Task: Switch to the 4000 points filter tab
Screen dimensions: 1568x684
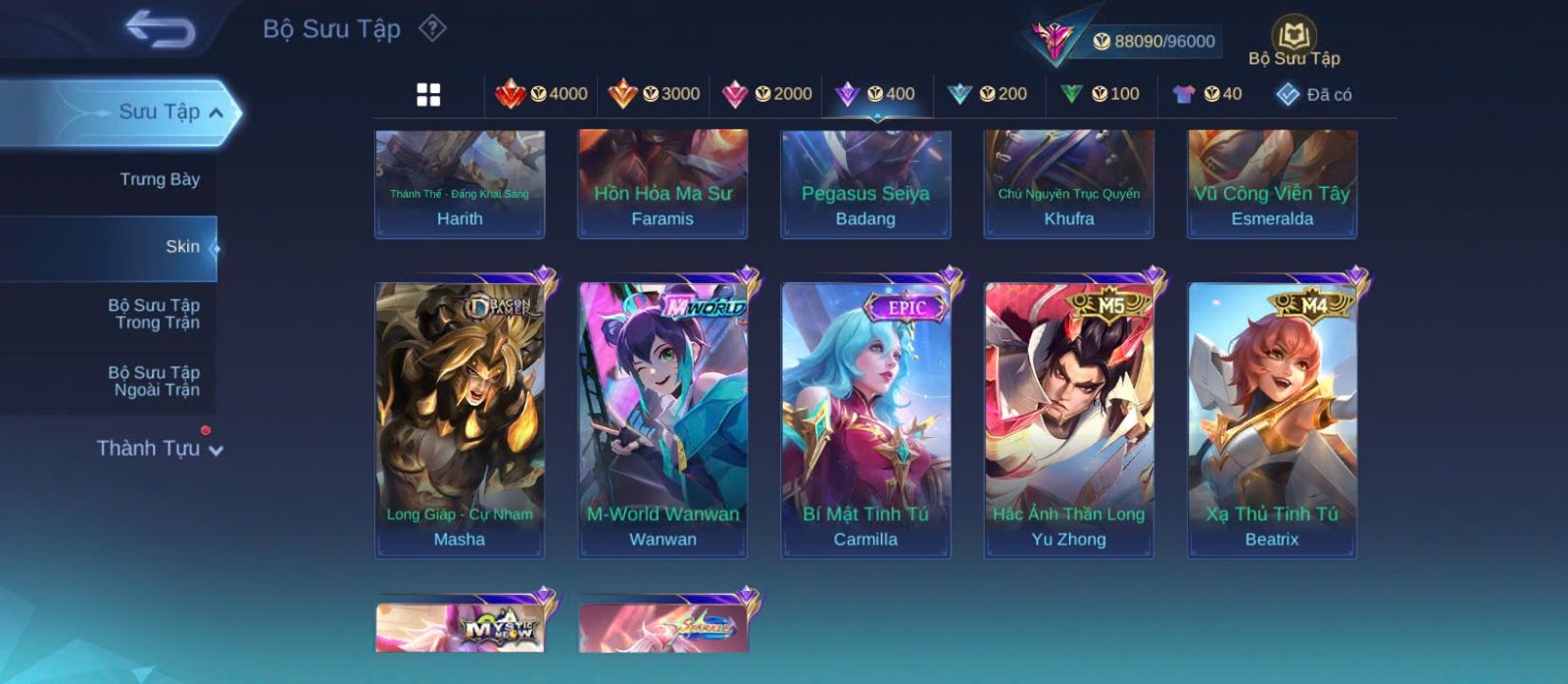Action: click(541, 94)
